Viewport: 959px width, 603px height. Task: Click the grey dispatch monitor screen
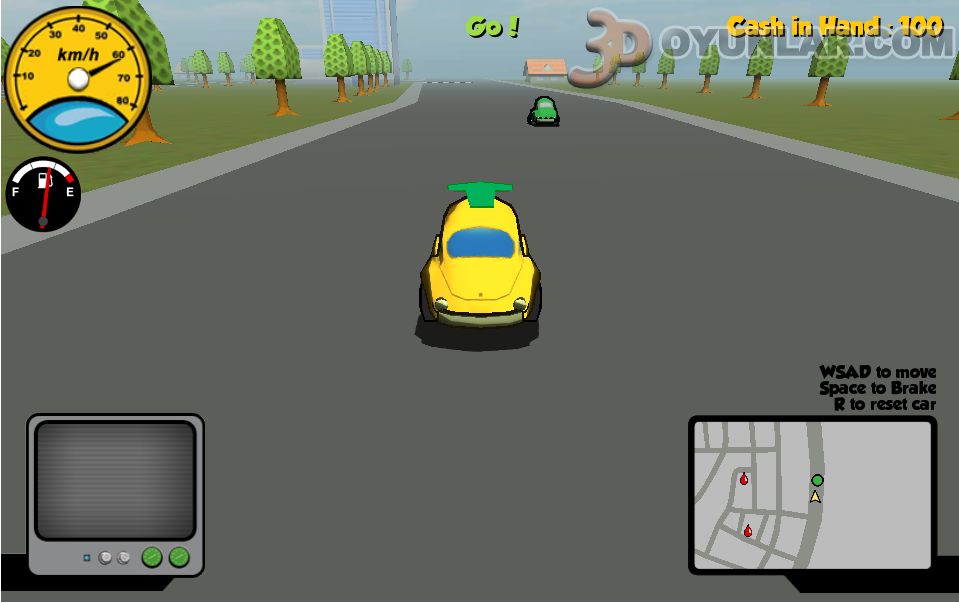pos(116,480)
